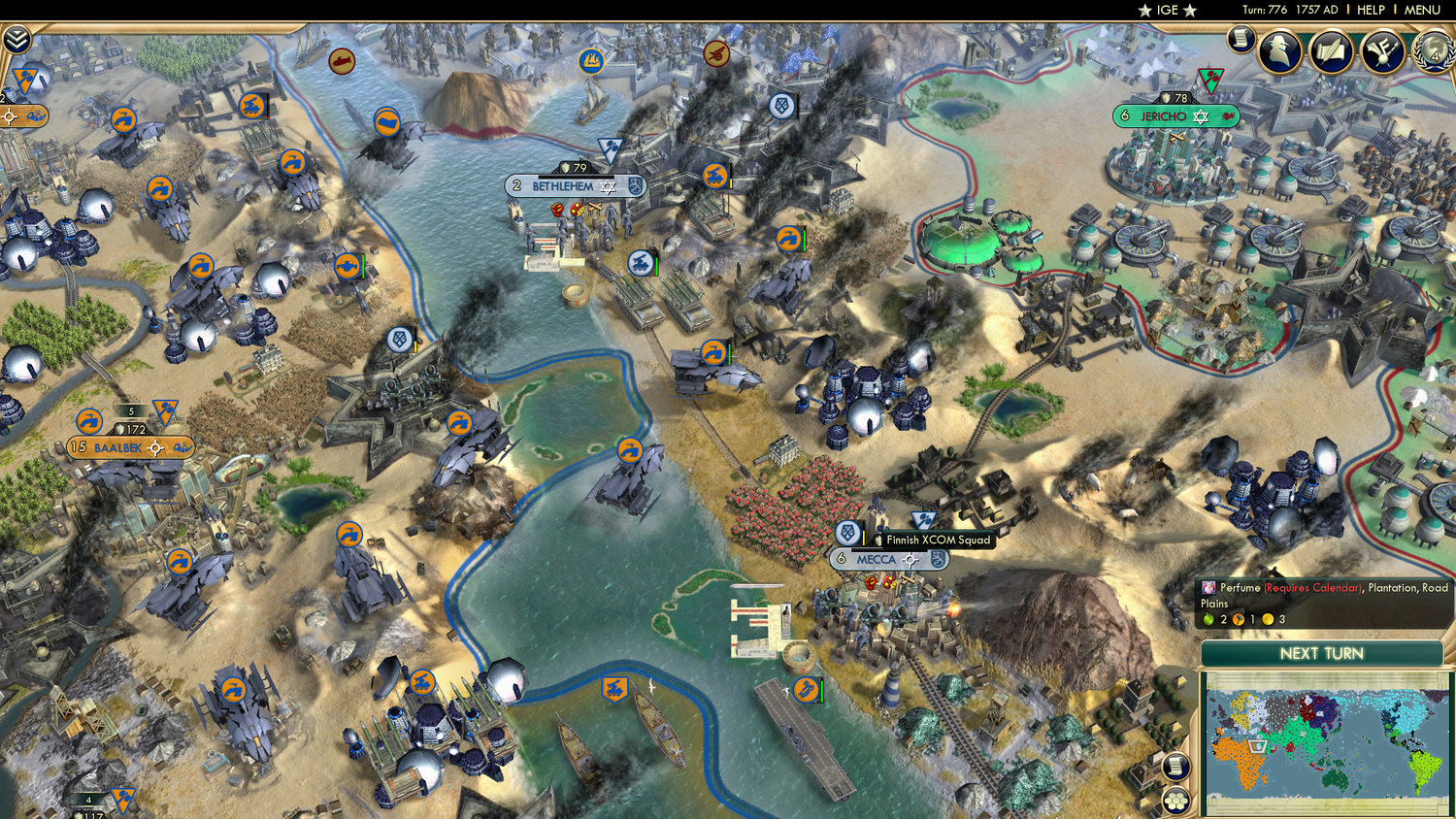Open the notification log scroll above the minimap

point(1175,766)
